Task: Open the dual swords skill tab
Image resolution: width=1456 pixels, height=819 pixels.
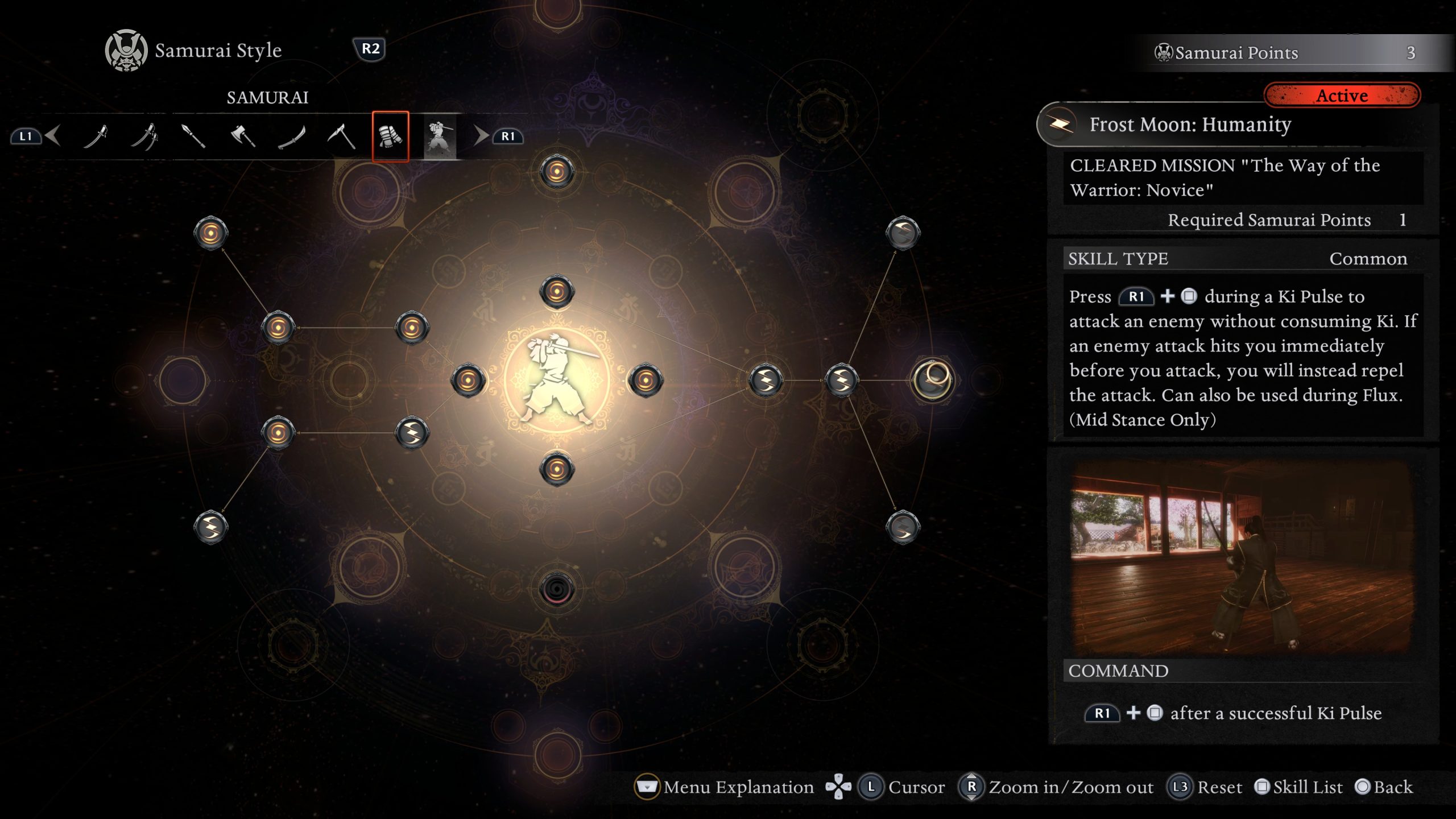Action: point(144,136)
